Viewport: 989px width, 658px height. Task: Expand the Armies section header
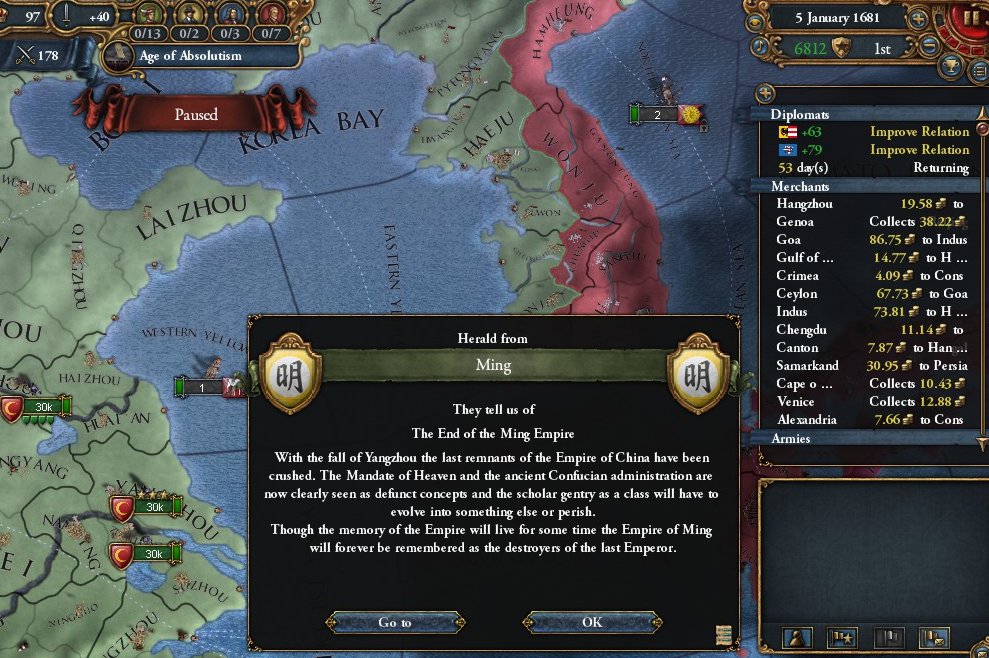860,438
